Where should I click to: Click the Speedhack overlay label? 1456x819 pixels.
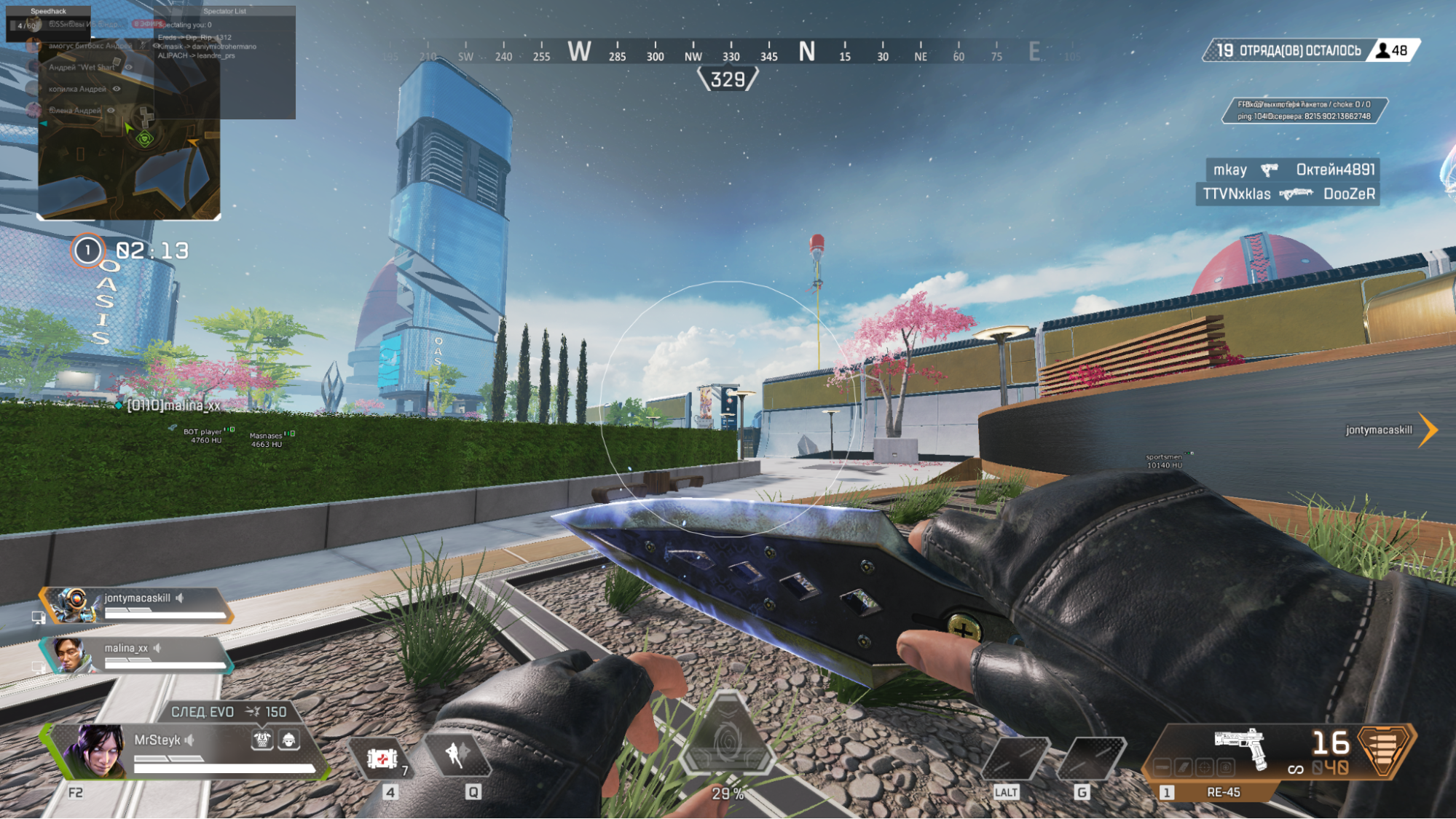48,12
